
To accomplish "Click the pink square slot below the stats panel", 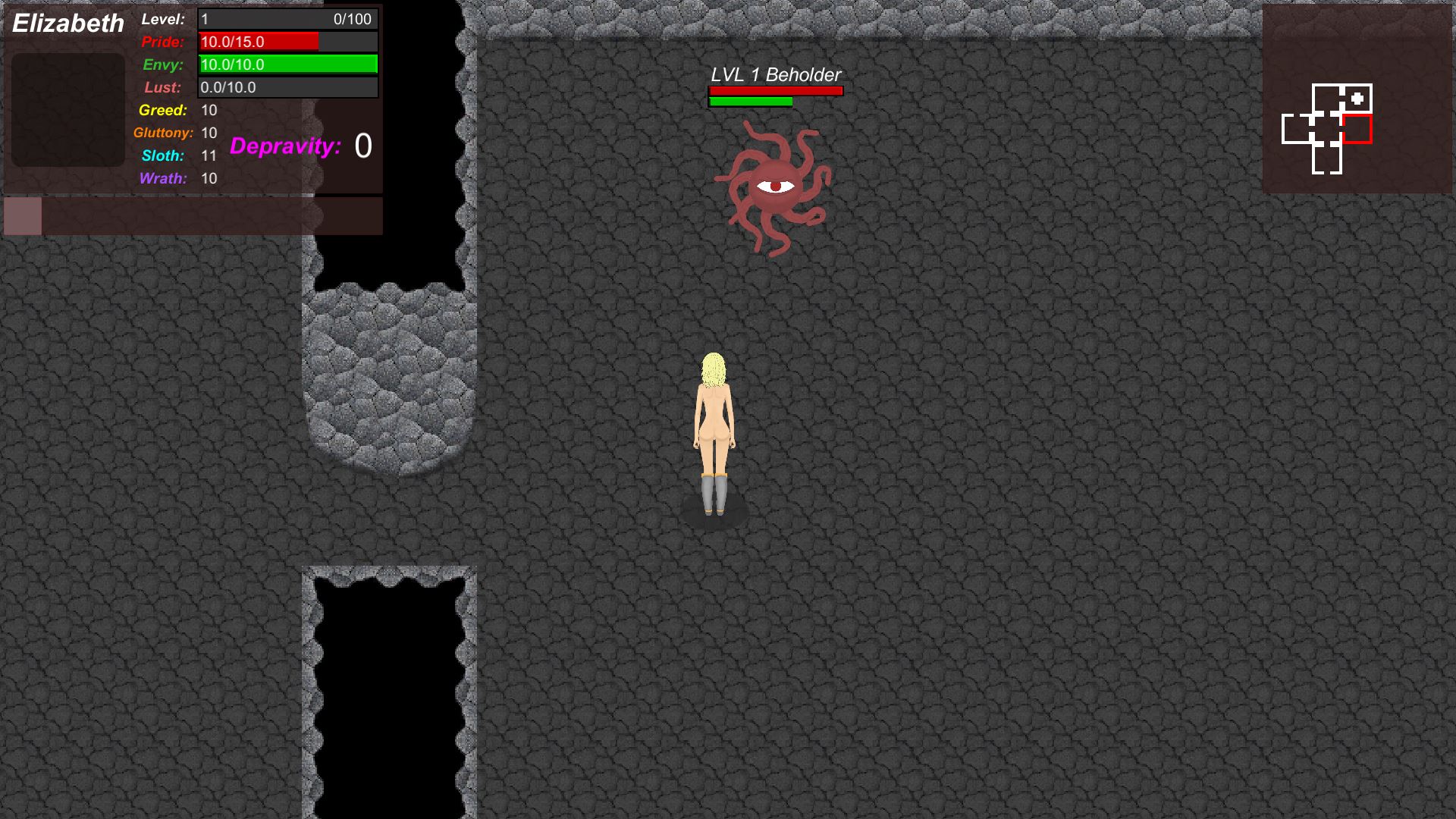I will pyautogui.click(x=23, y=216).
